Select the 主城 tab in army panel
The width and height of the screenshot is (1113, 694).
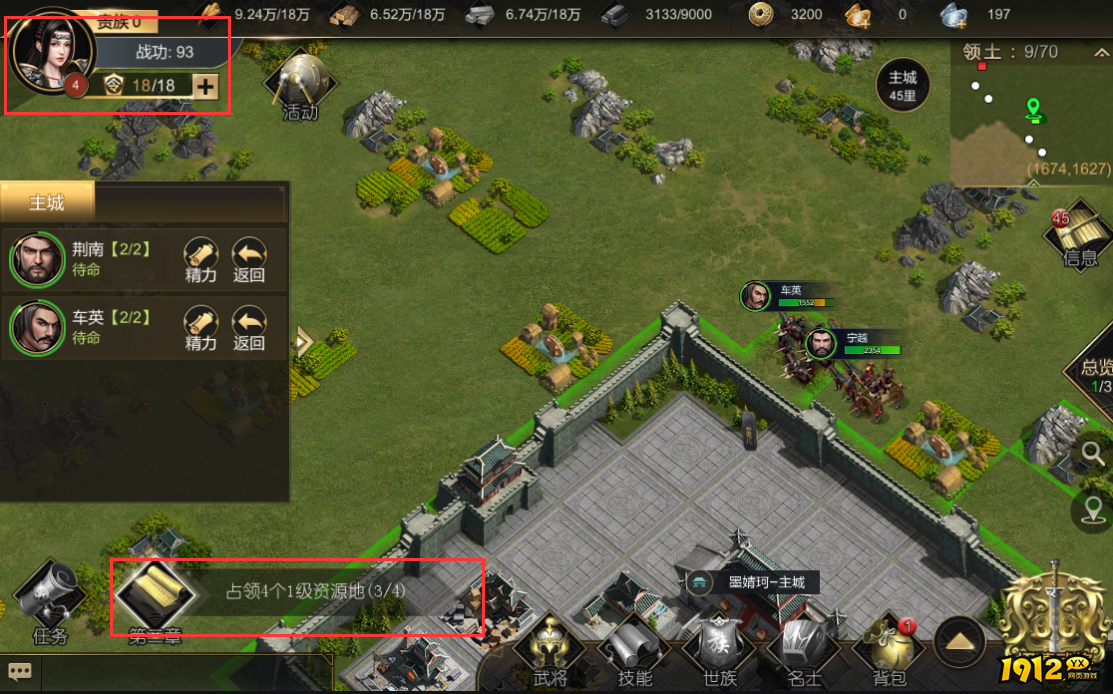pyautogui.click(x=47, y=203)
